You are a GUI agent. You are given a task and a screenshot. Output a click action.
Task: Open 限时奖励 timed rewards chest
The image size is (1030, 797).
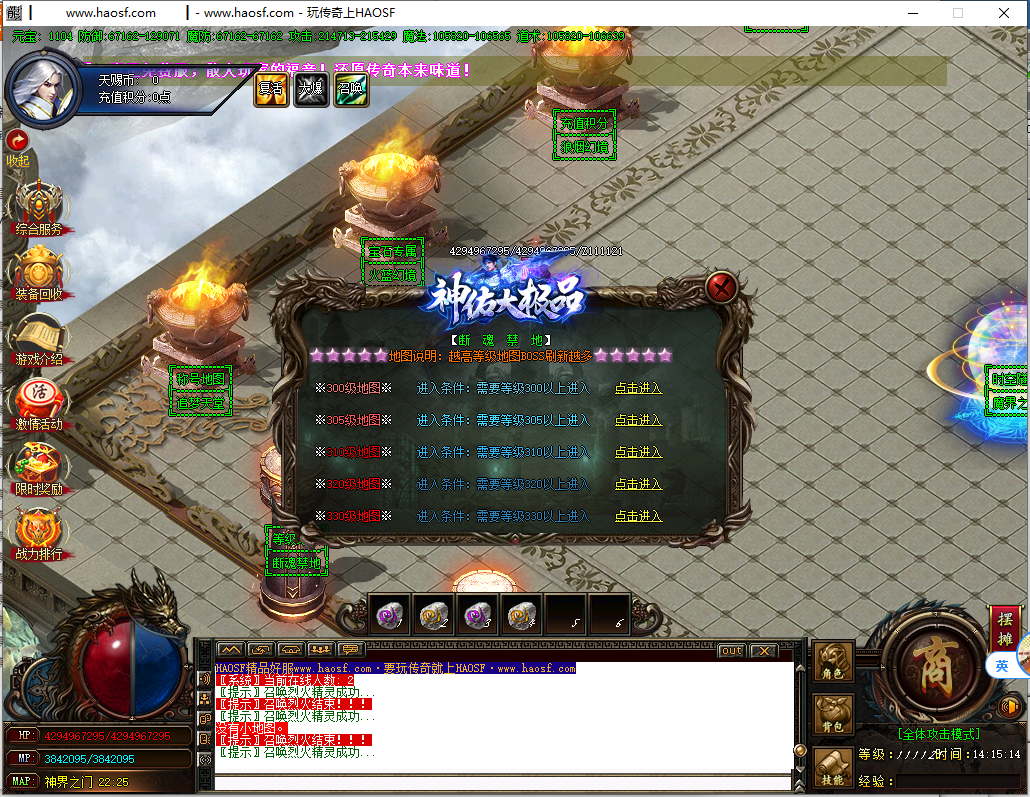(38, 467)
